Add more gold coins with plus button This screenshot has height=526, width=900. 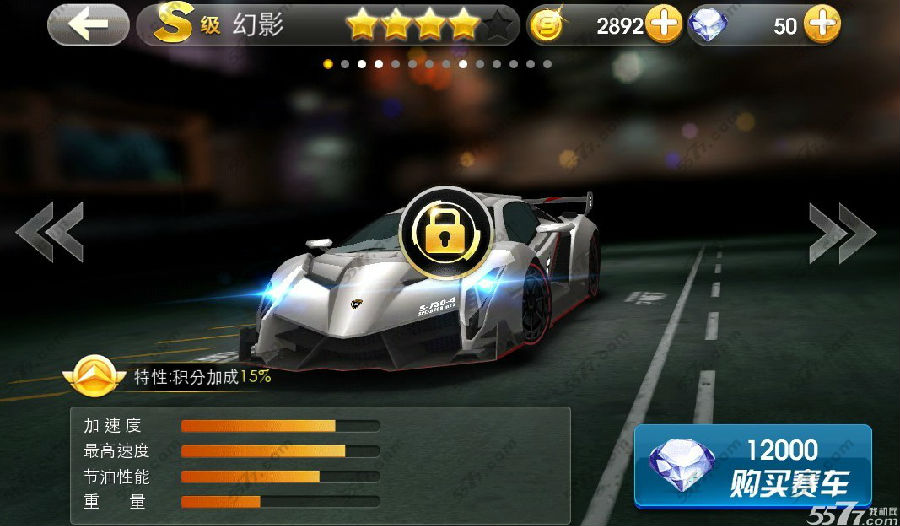point(663,25)
